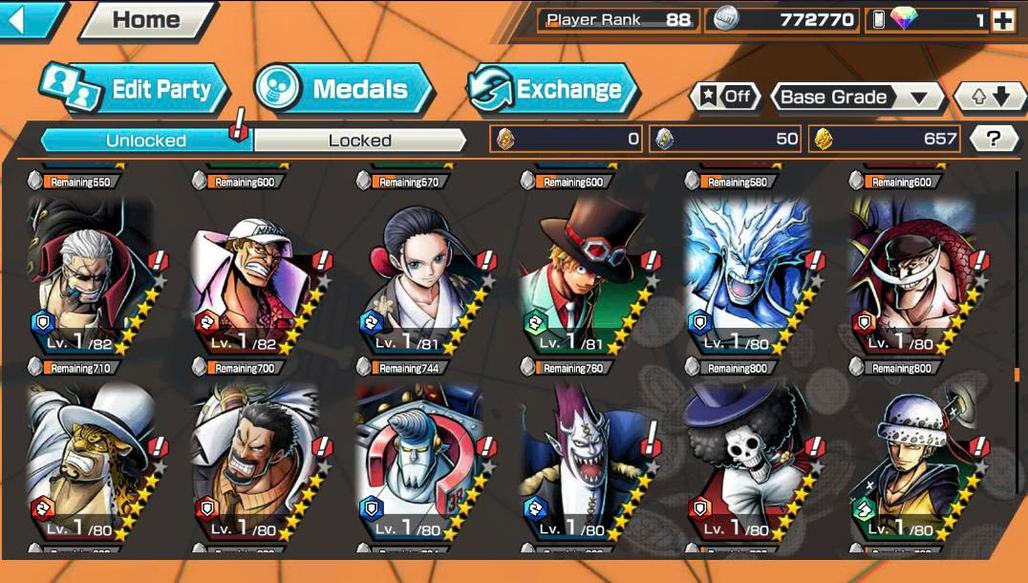Switch to the Locked tab
The image size is (1028, 583).
click(x=360, y=140)
